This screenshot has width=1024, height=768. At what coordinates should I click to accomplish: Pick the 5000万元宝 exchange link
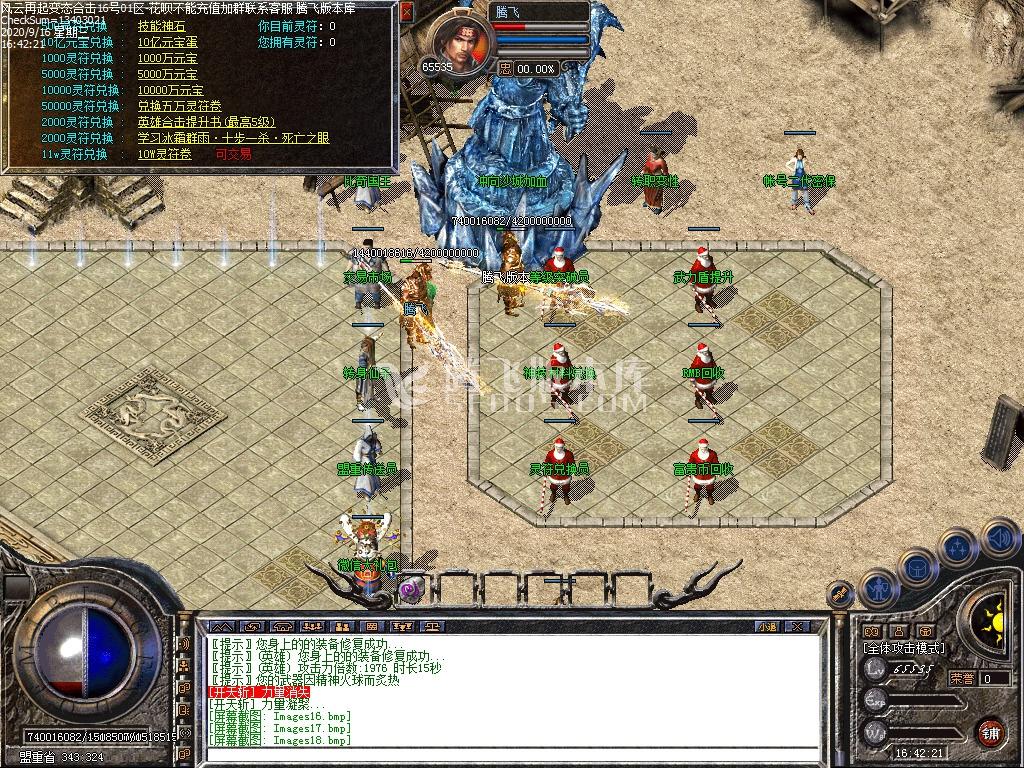[168, 74]
